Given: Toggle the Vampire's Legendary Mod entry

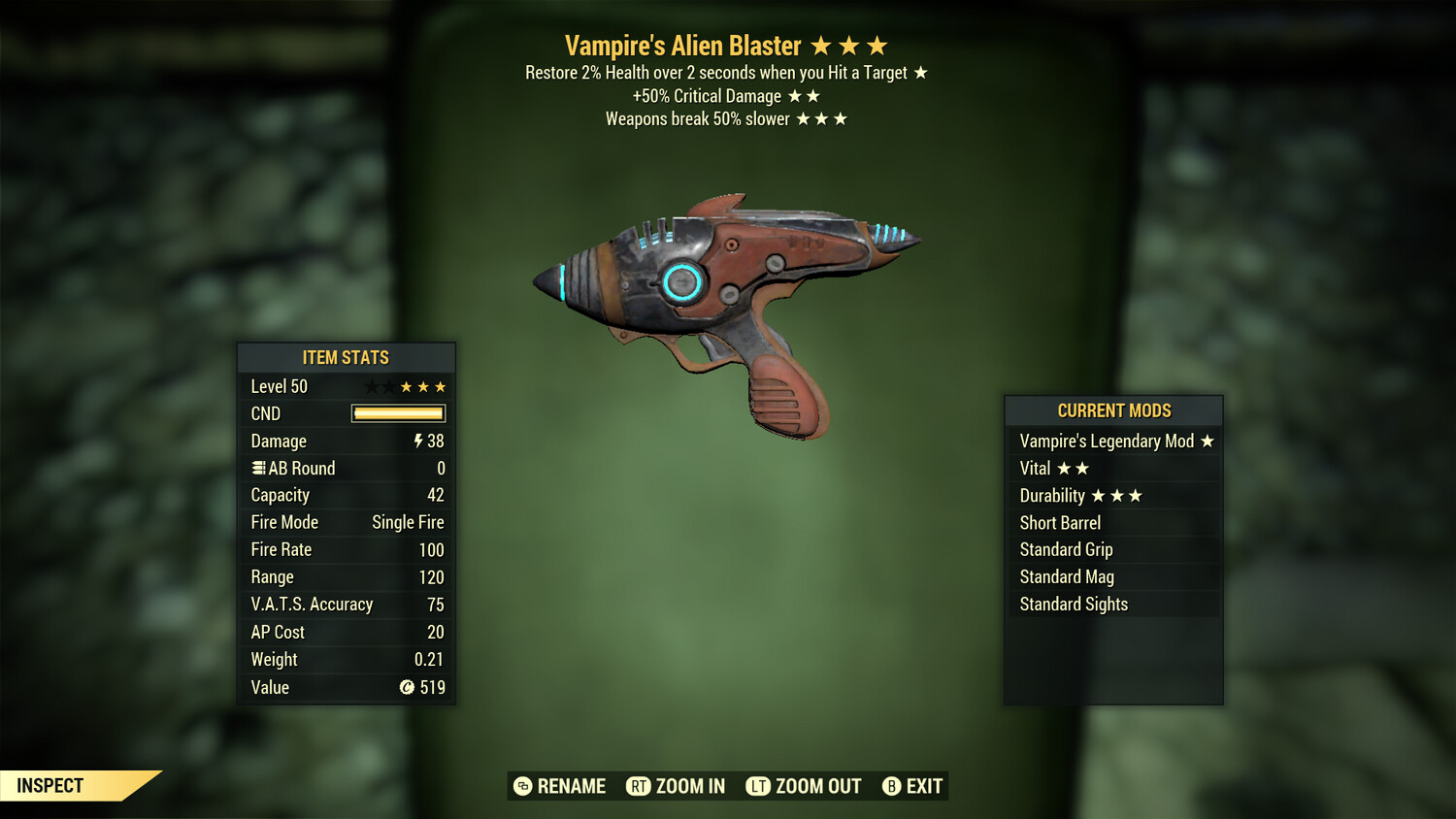Looking at the screenshot, I should click(1114, 441).
